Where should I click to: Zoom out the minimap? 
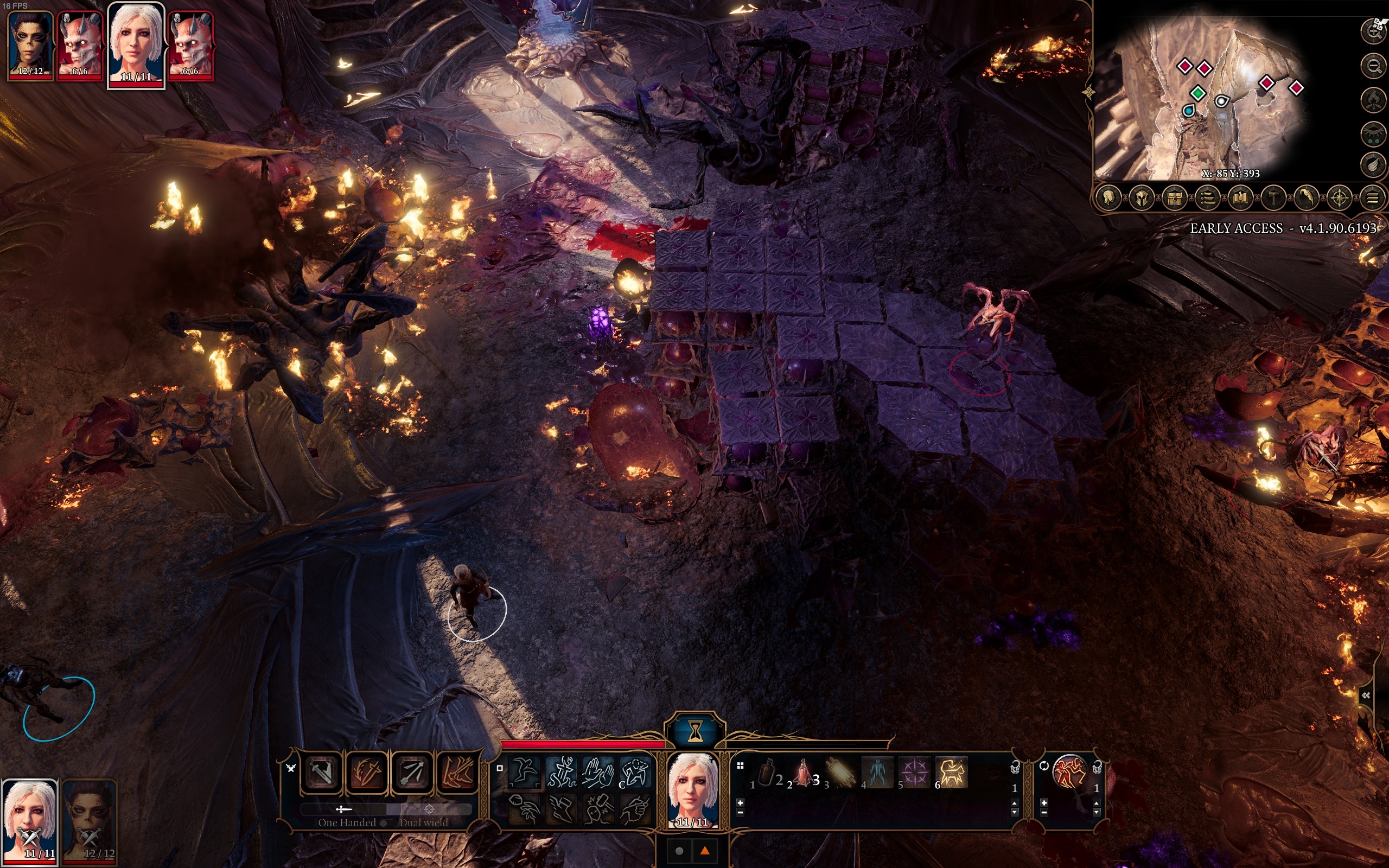1373,66
